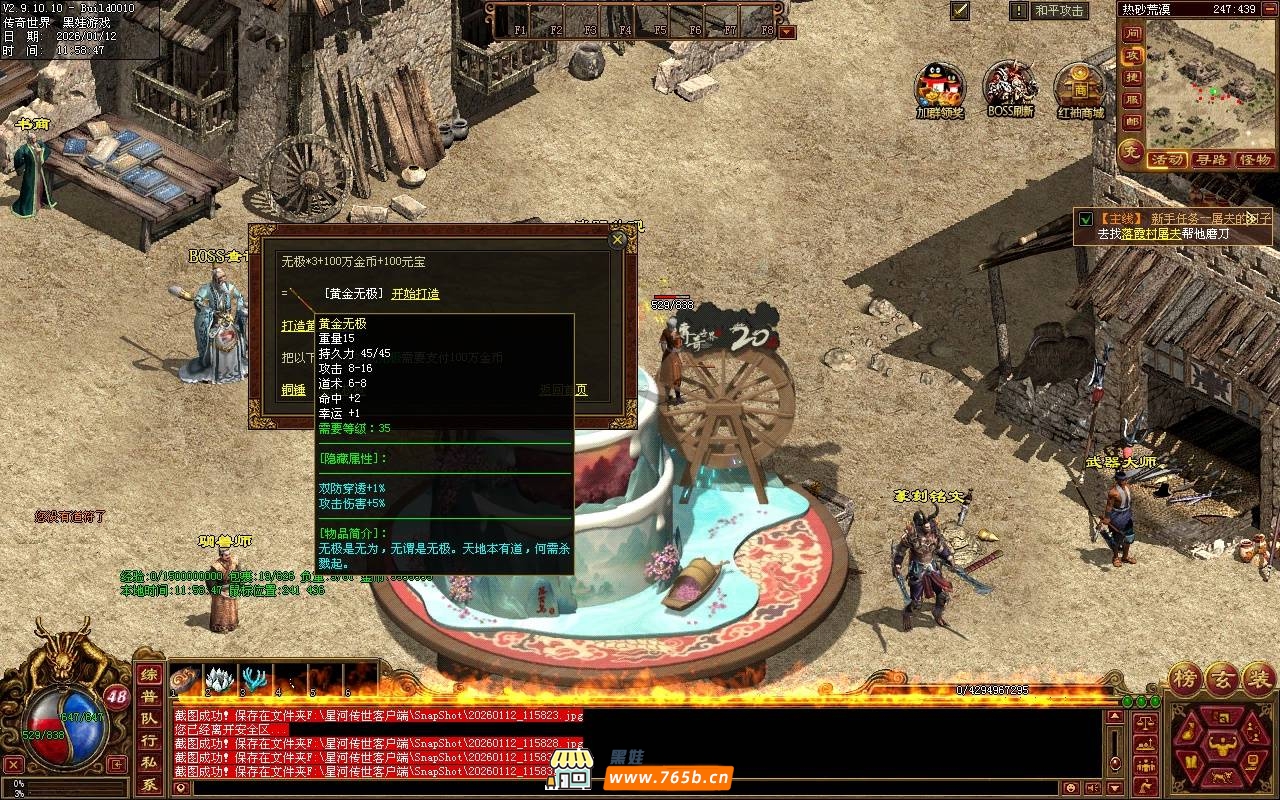Open the 装 equipment round button
This screenshot has width=1280, height=800.
pyautogui.click(x=1258, y=679)
